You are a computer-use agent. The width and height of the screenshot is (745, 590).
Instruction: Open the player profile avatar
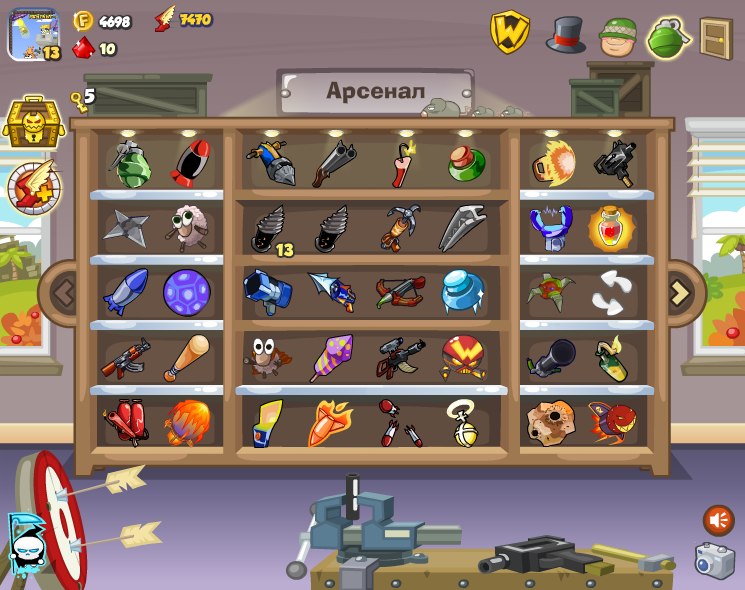[x=35, y=35]
